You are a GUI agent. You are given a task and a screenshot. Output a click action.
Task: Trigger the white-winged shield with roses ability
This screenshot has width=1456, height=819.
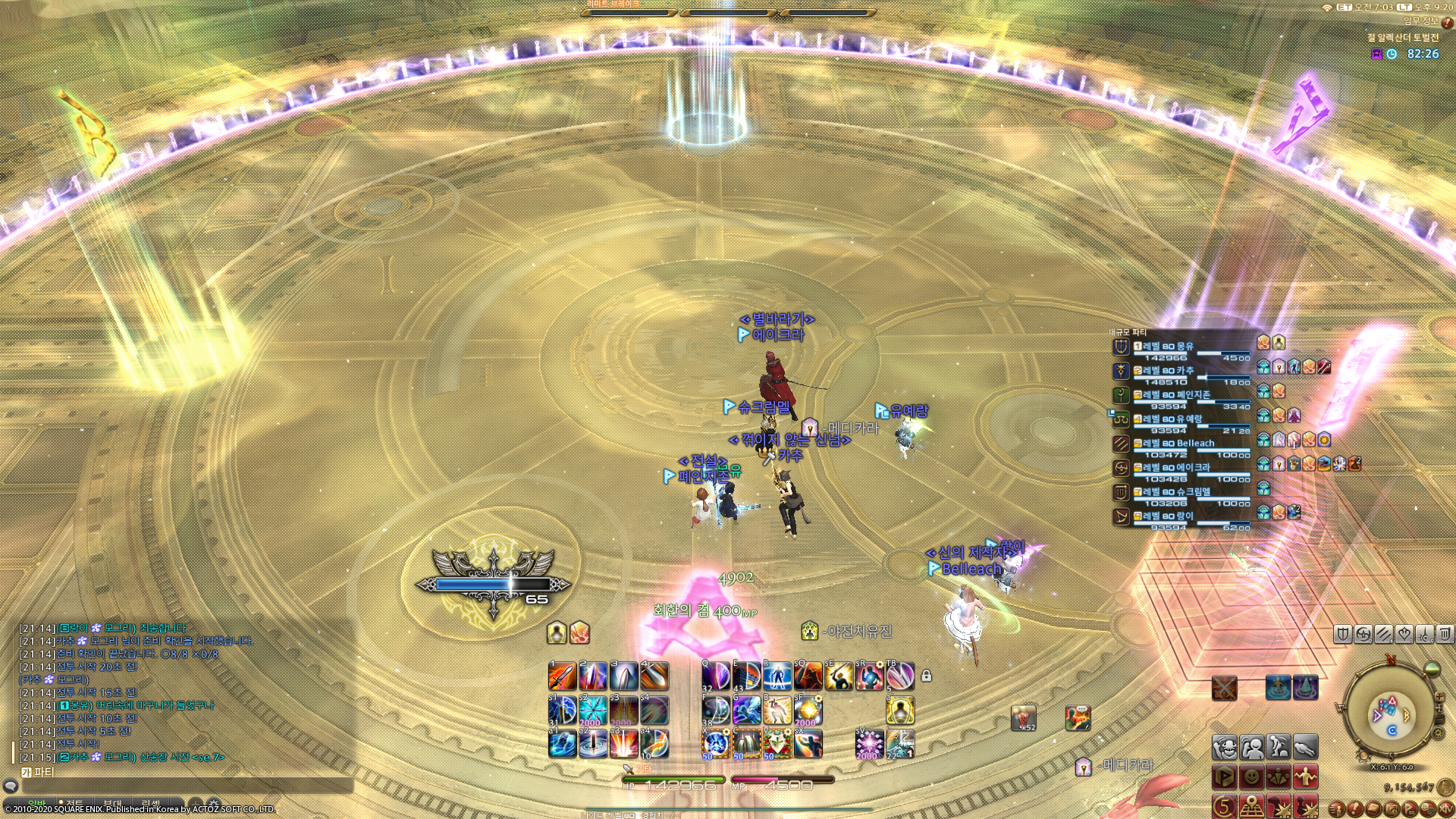click(x=777, y=743)
